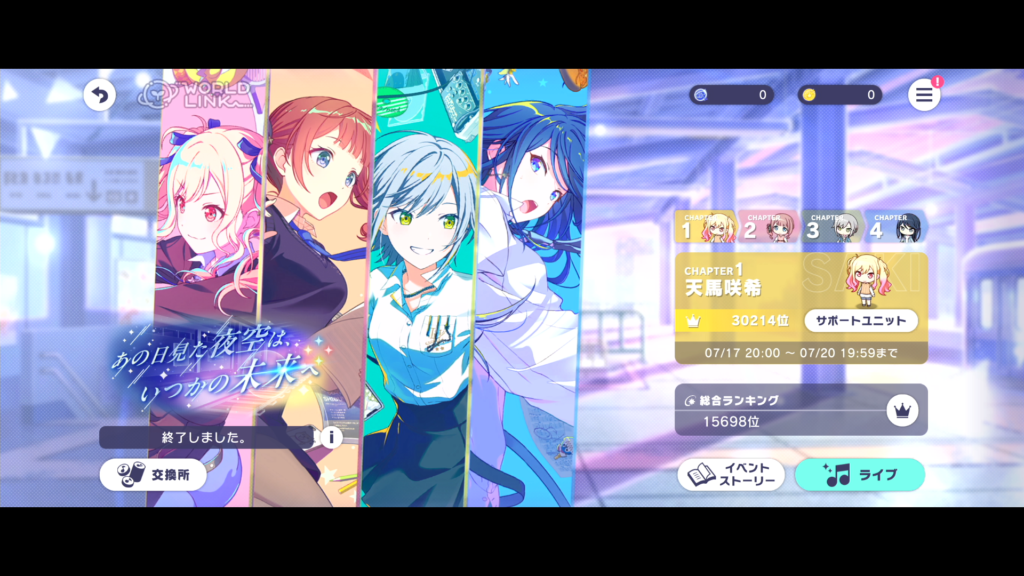
Task: Show event info with the i icon
Action: [x=330, y=437]
